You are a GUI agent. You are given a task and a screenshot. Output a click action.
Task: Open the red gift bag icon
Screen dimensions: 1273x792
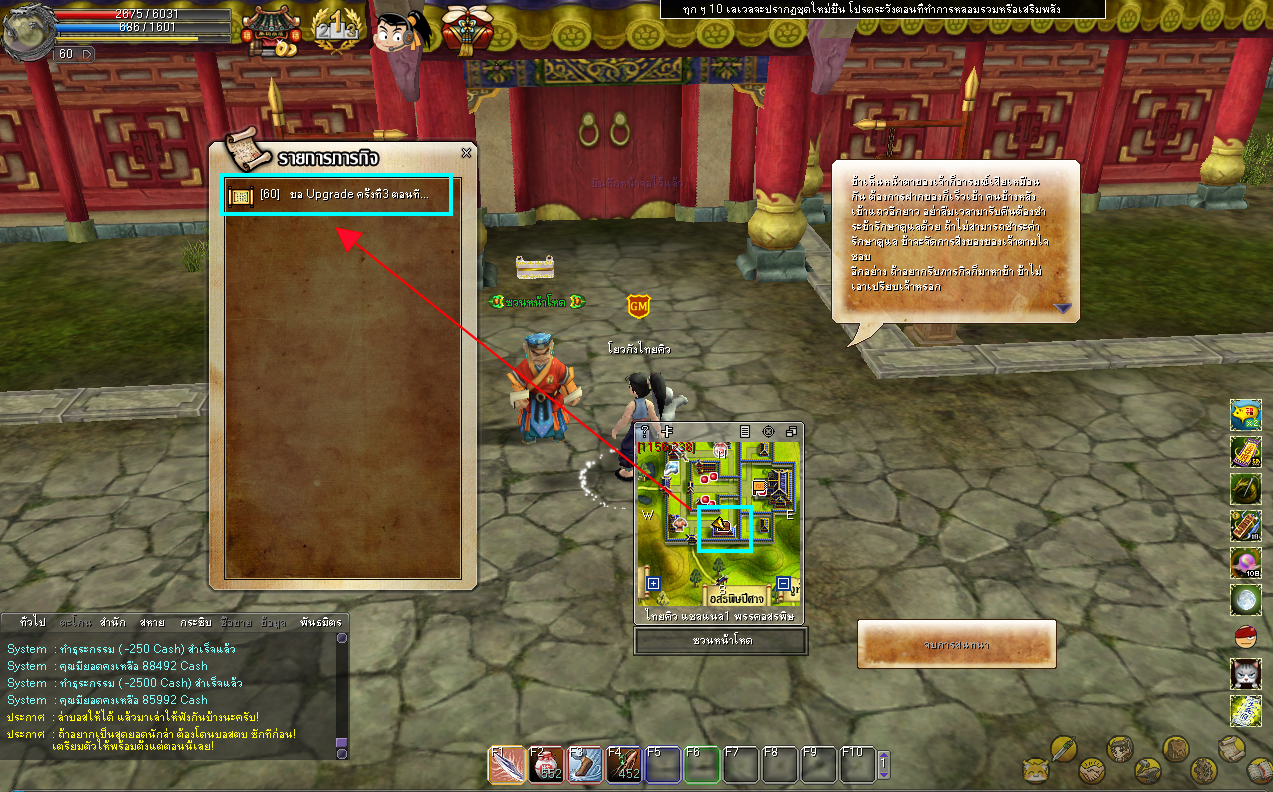click(463, 31)
